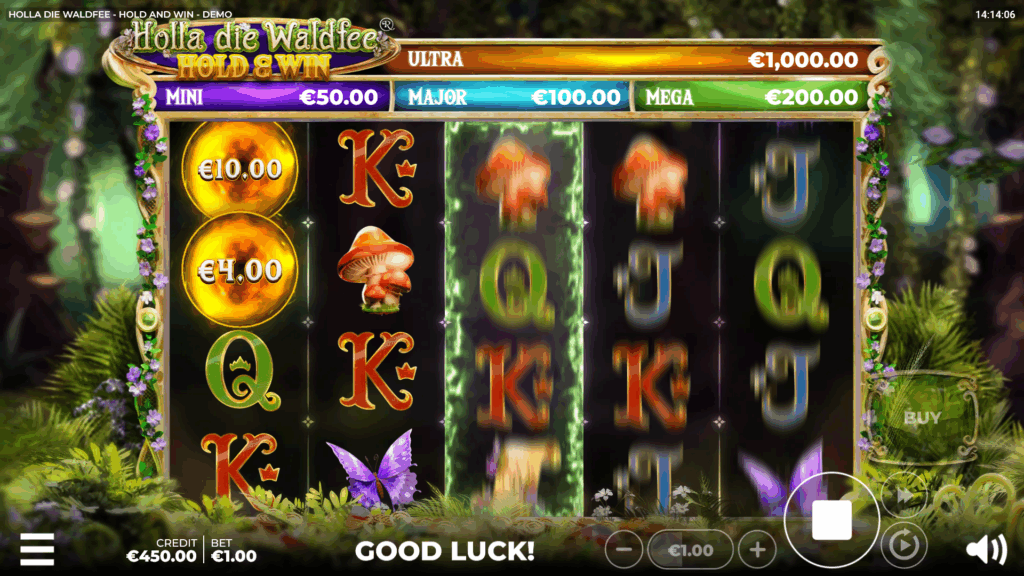Decrease the bet with the minus button
This screenshot has width=1024, height=576.
point(624,549)
